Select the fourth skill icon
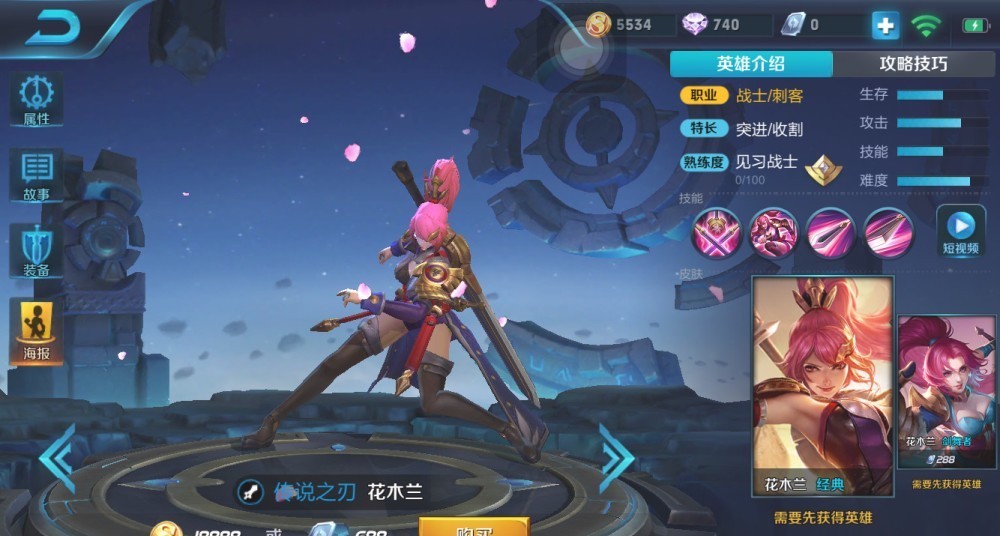The image size is (1000, 536). click(x=887, y=232)
